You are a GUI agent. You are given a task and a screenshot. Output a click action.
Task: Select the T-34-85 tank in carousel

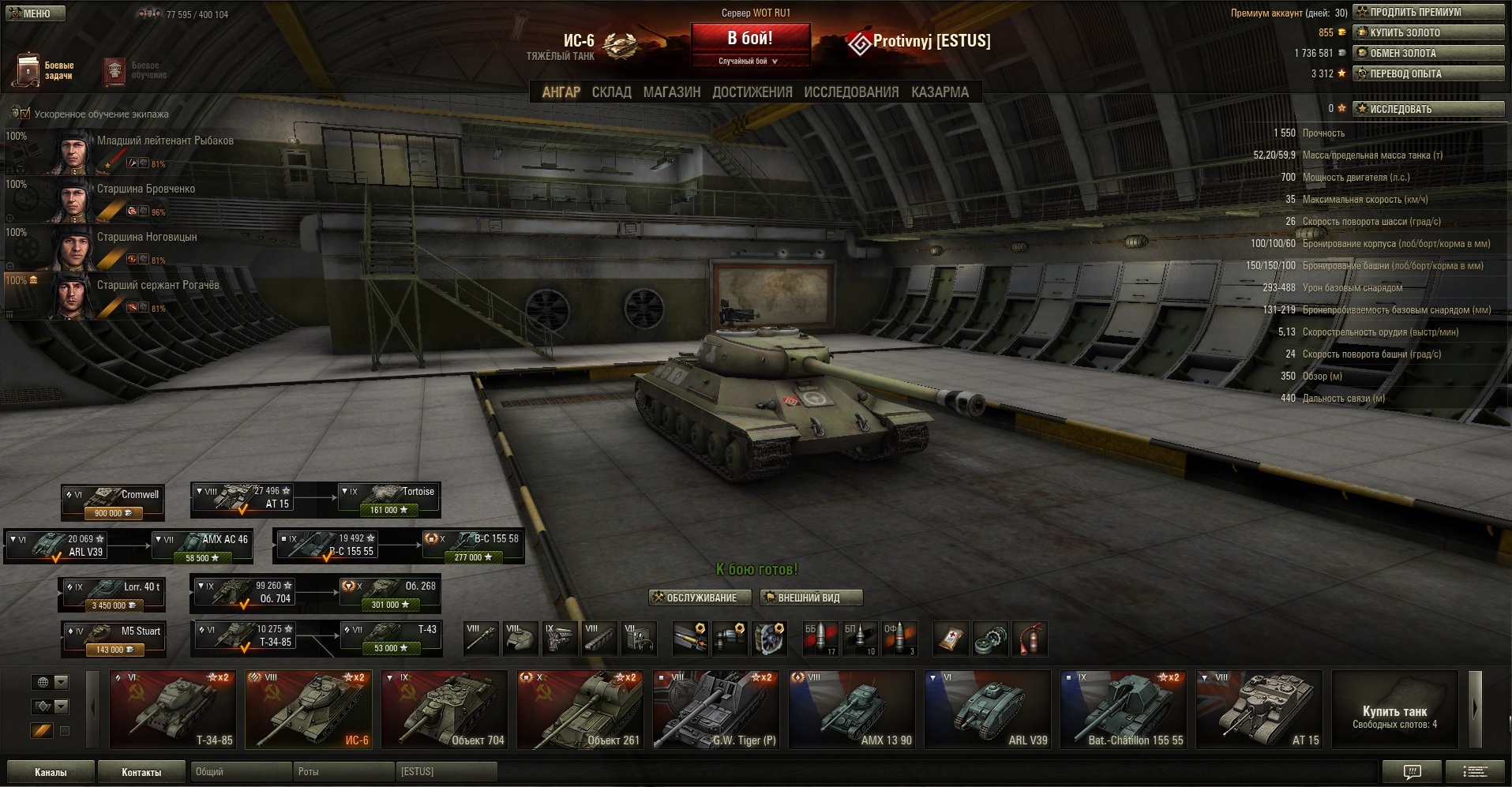point(172,709)
